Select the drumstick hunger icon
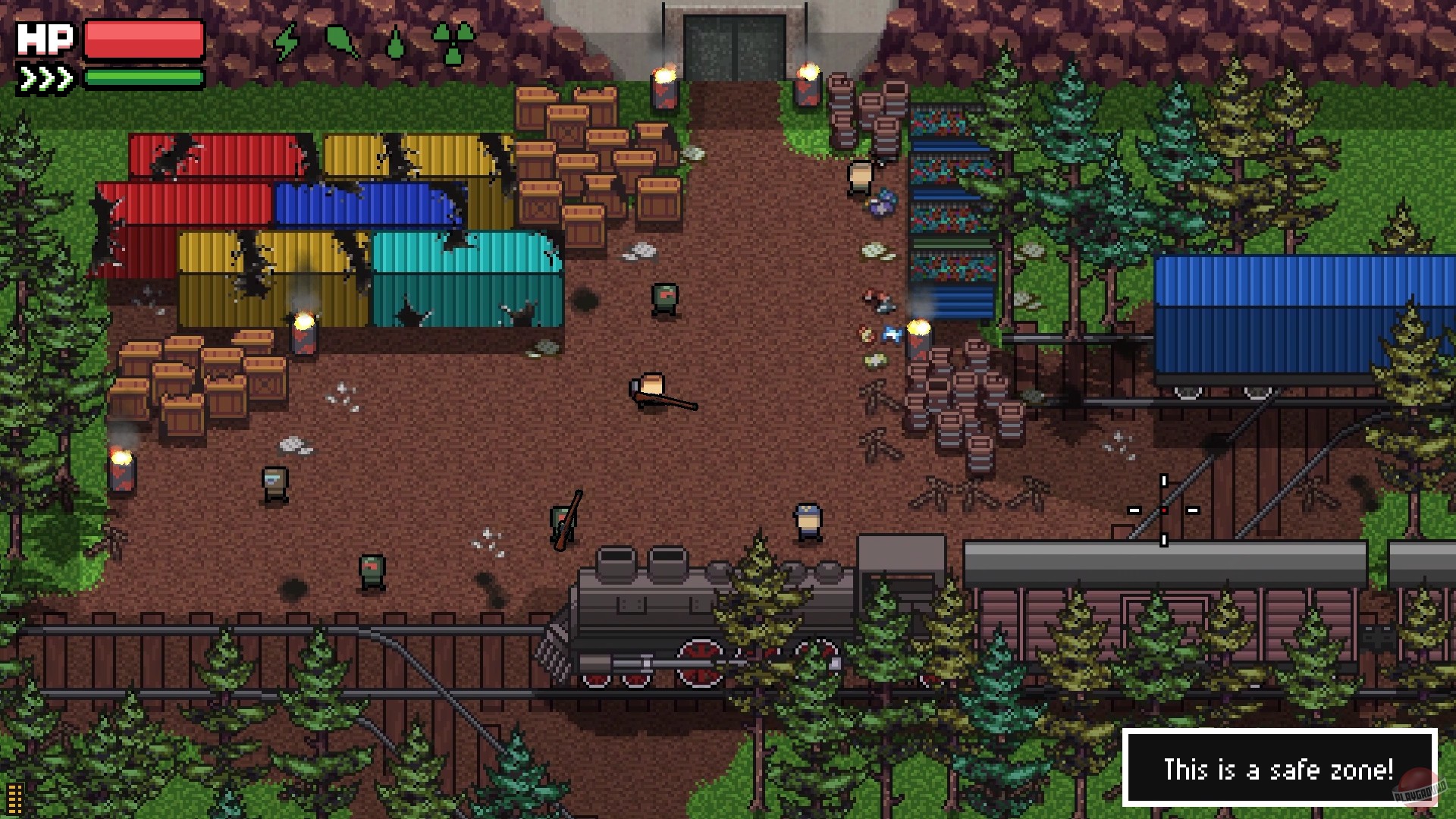The height and width of the screenshot is (819, 1456). (x=341, y=39)
